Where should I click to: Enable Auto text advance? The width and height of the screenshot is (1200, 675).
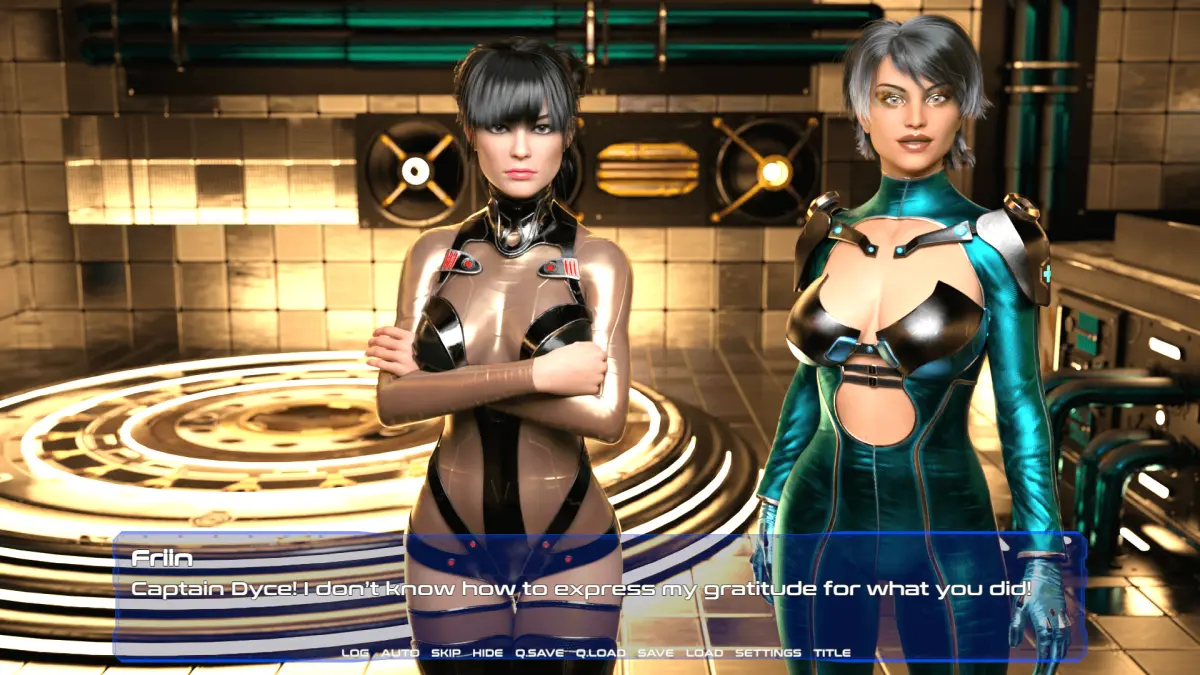tap(400, 653)
